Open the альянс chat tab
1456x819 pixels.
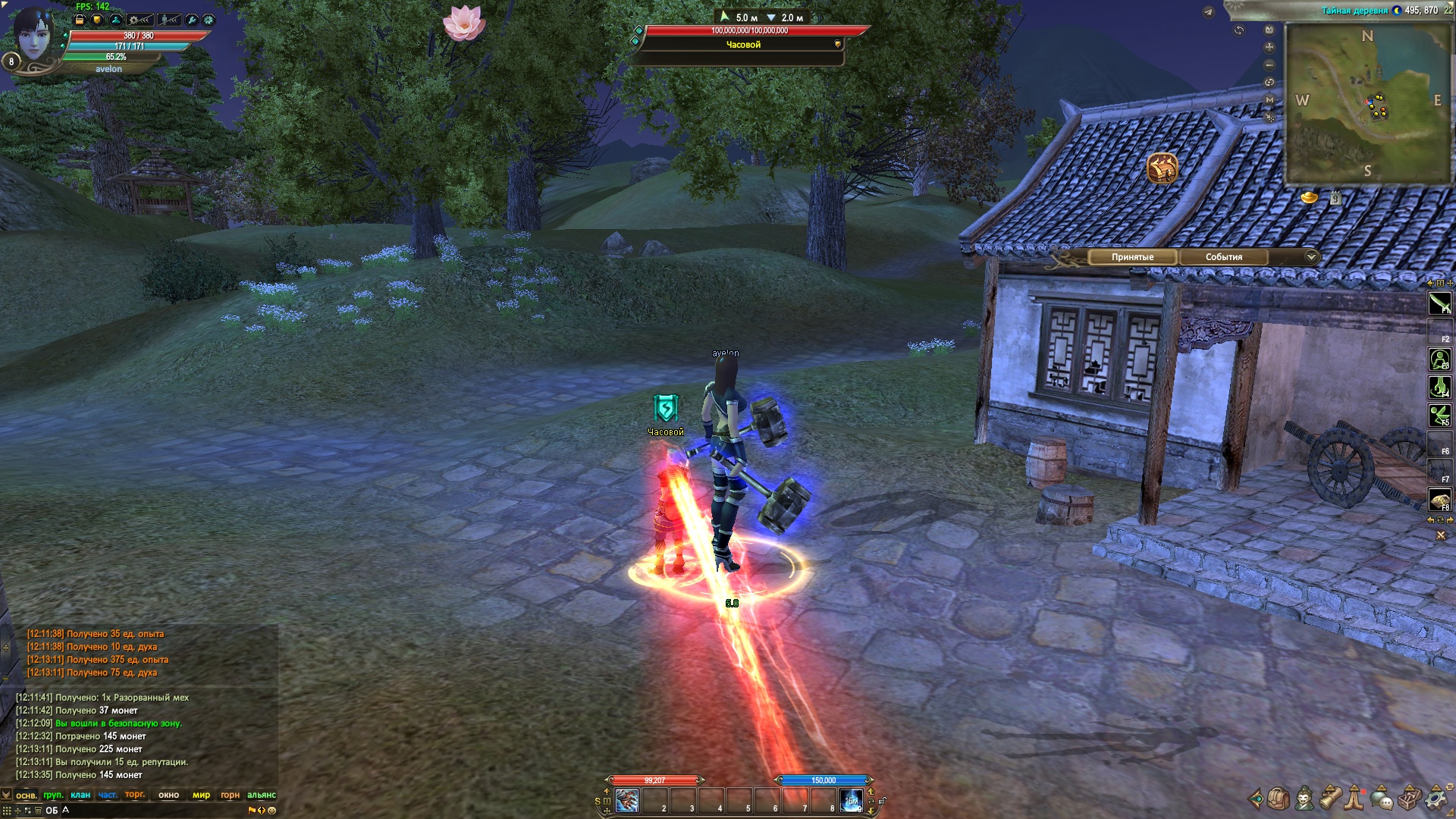261,795
